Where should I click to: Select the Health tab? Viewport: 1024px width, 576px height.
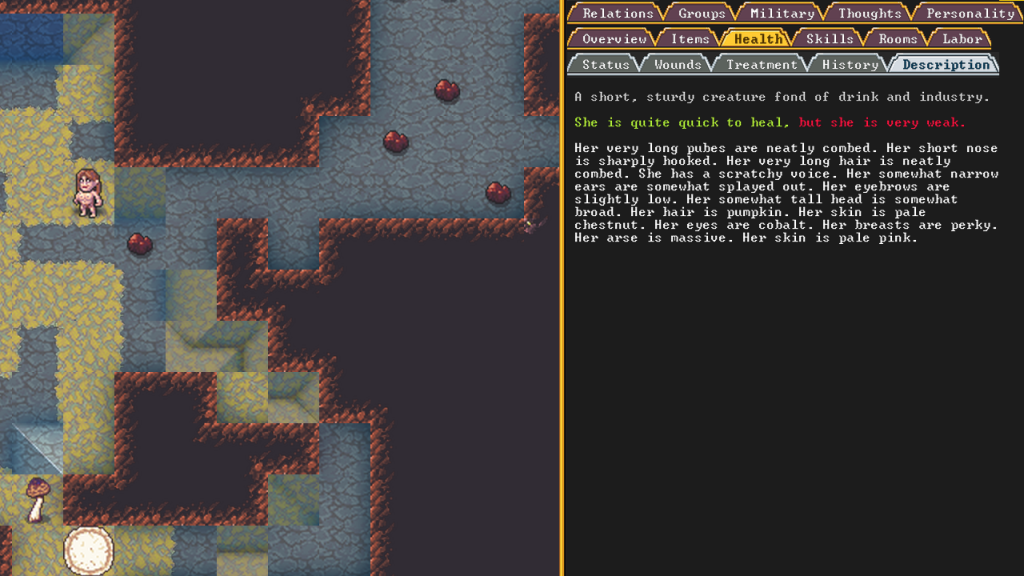[757, 39]
